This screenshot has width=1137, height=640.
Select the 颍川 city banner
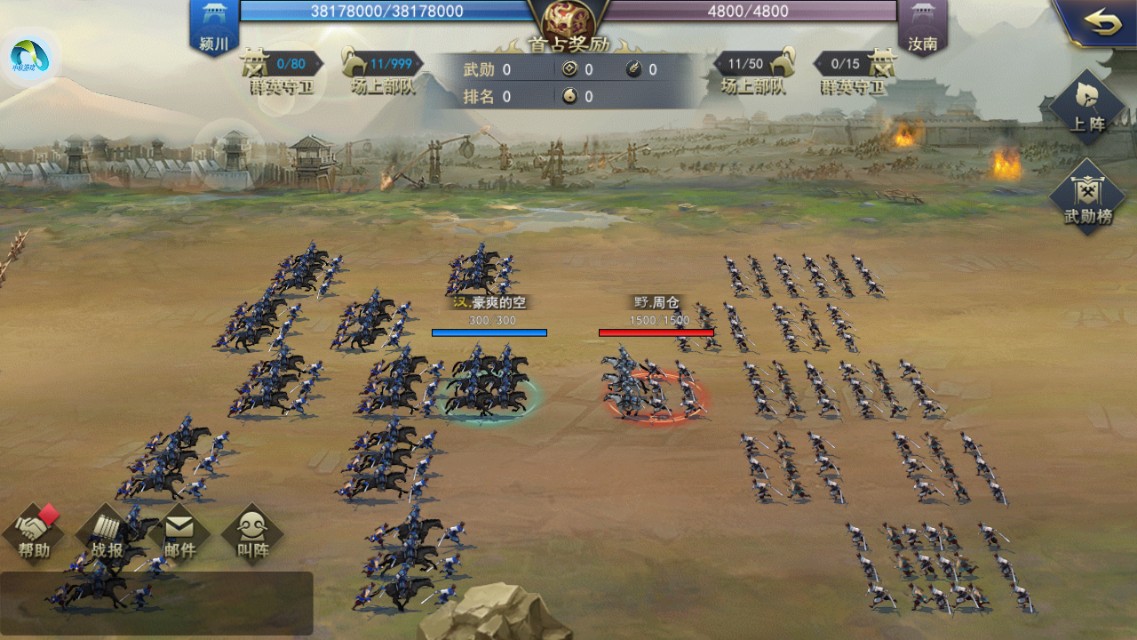[214, 27]
